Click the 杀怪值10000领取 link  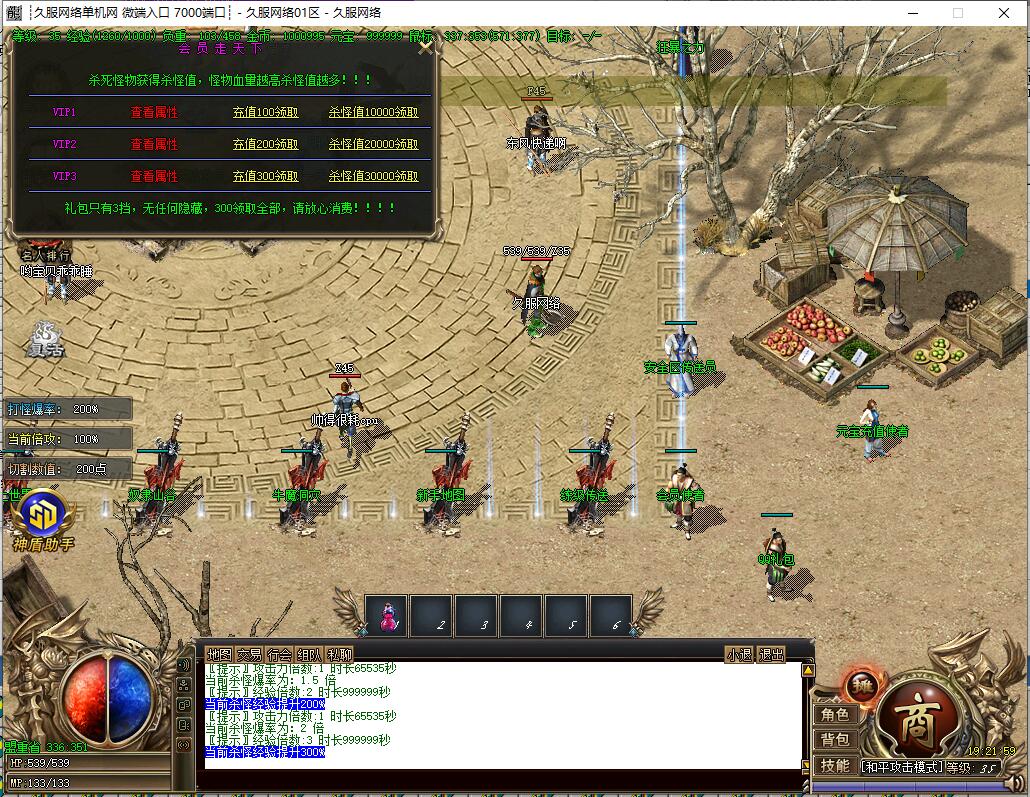point(373,113)
